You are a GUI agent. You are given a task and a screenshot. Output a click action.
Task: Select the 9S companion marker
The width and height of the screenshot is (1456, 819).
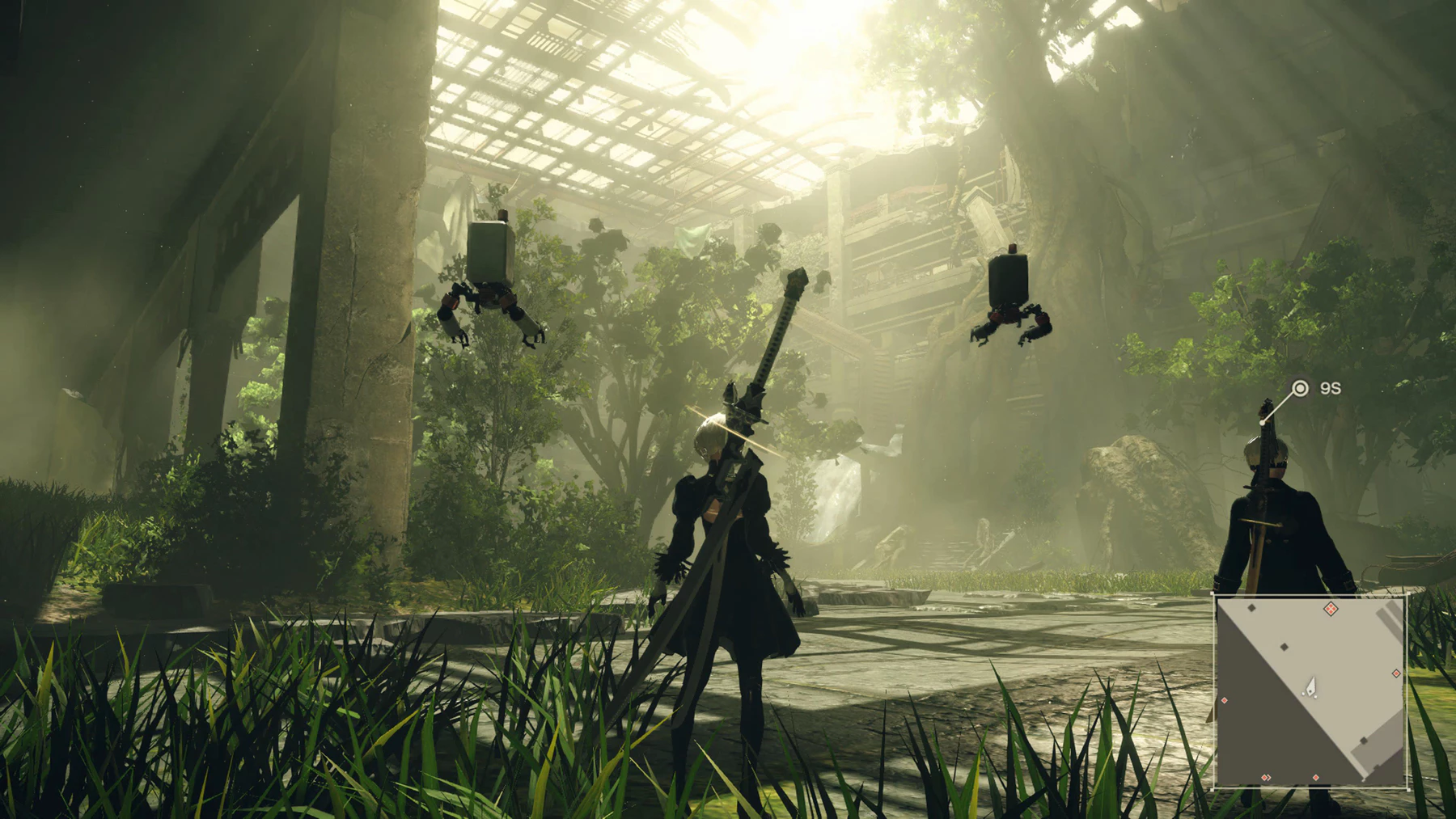point(1300,389)
